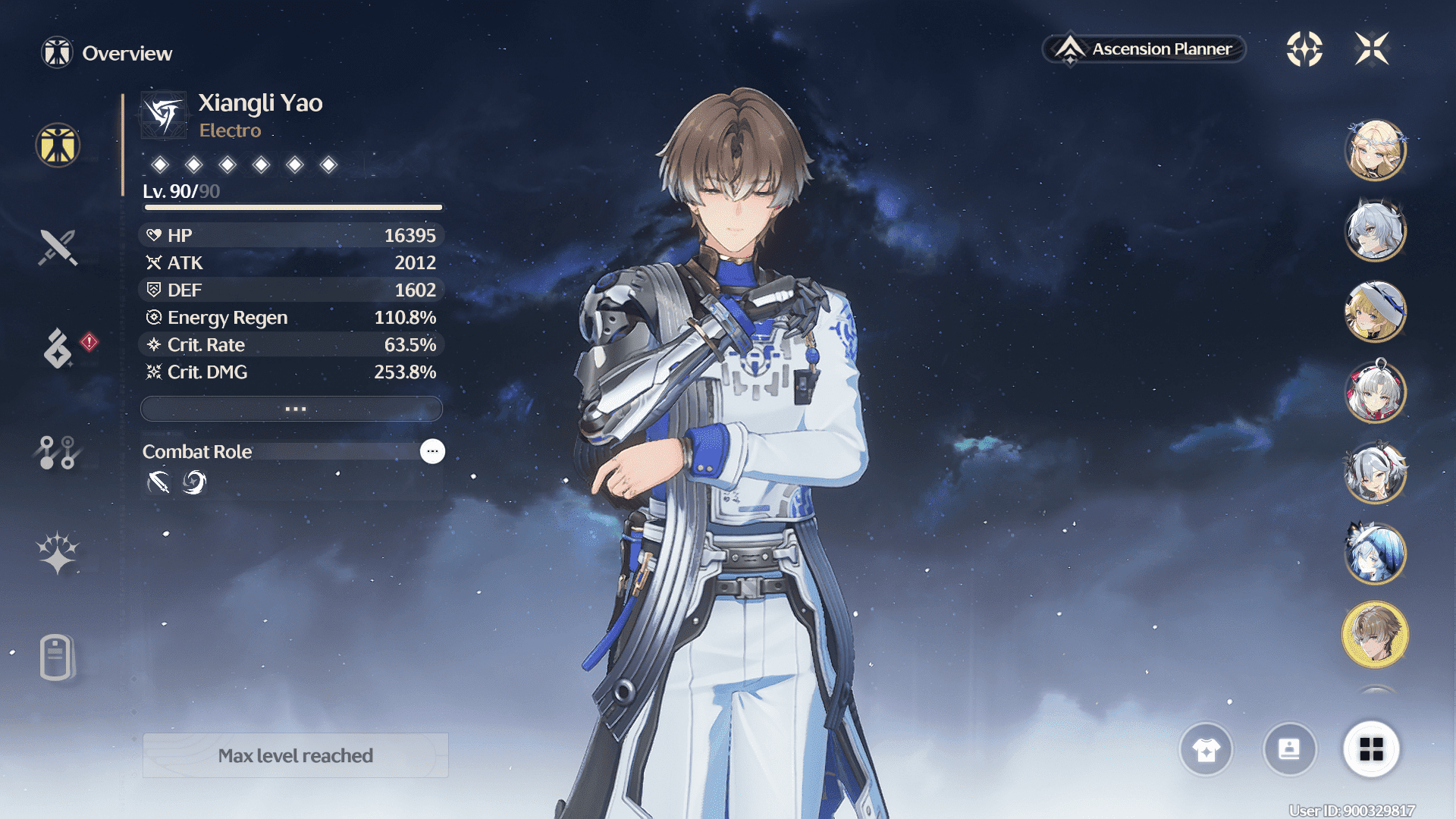The image size is (1456, 819).
Task: Select Xiangli Yao's highlighted portrait
Action: 1375,635
